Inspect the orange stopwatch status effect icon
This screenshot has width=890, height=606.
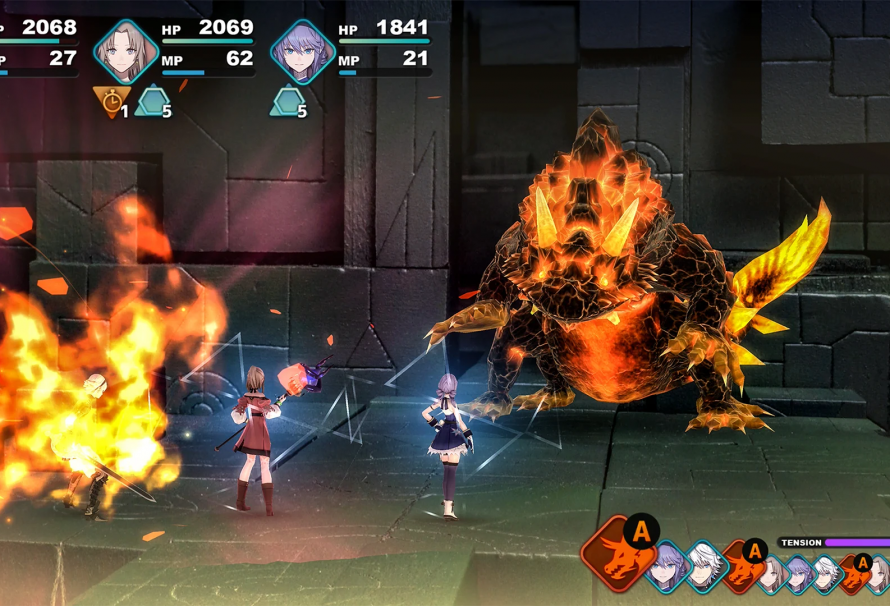pyautogui.click(x=109, y=101)
